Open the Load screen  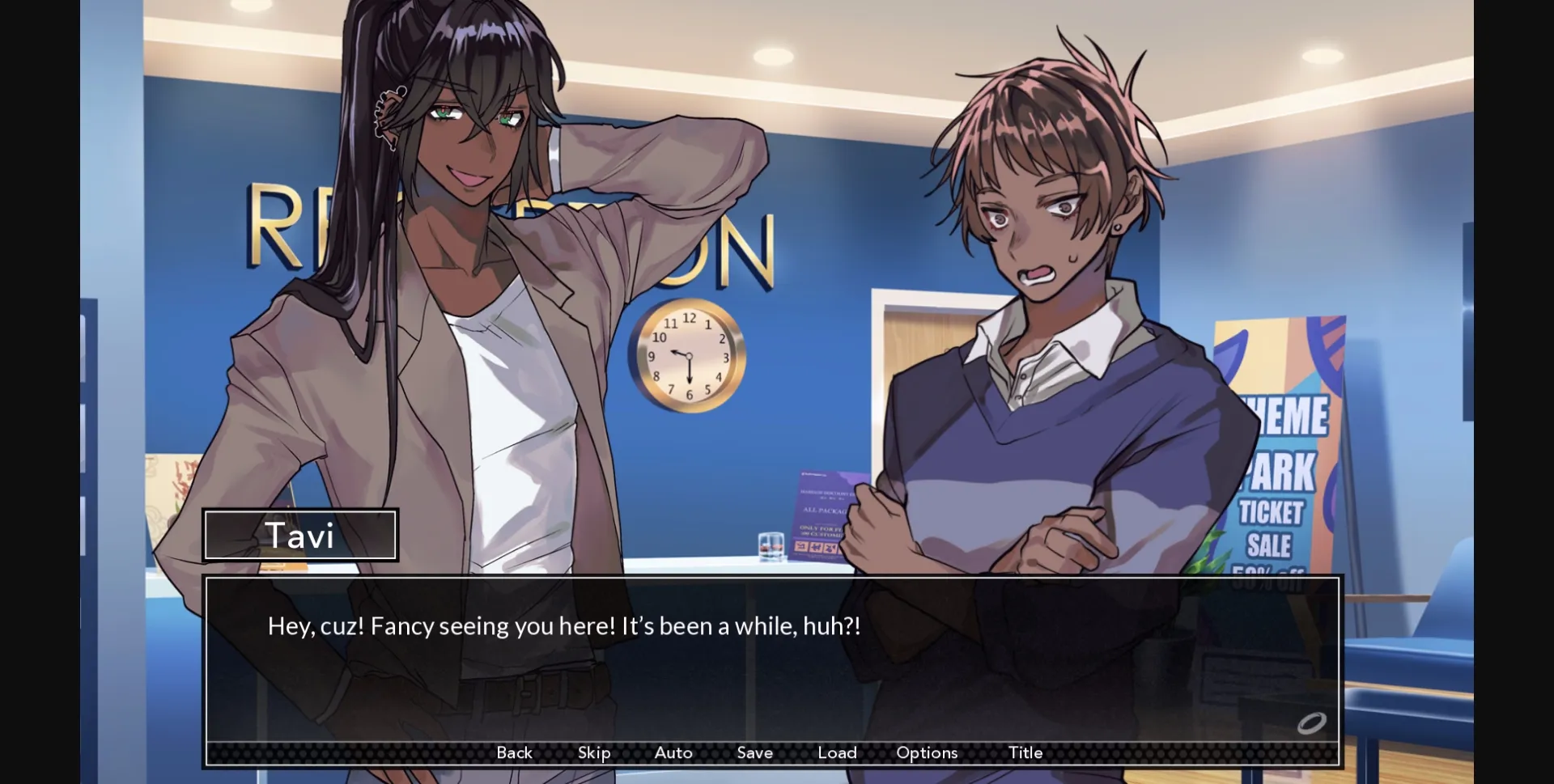tap(838, 752)
